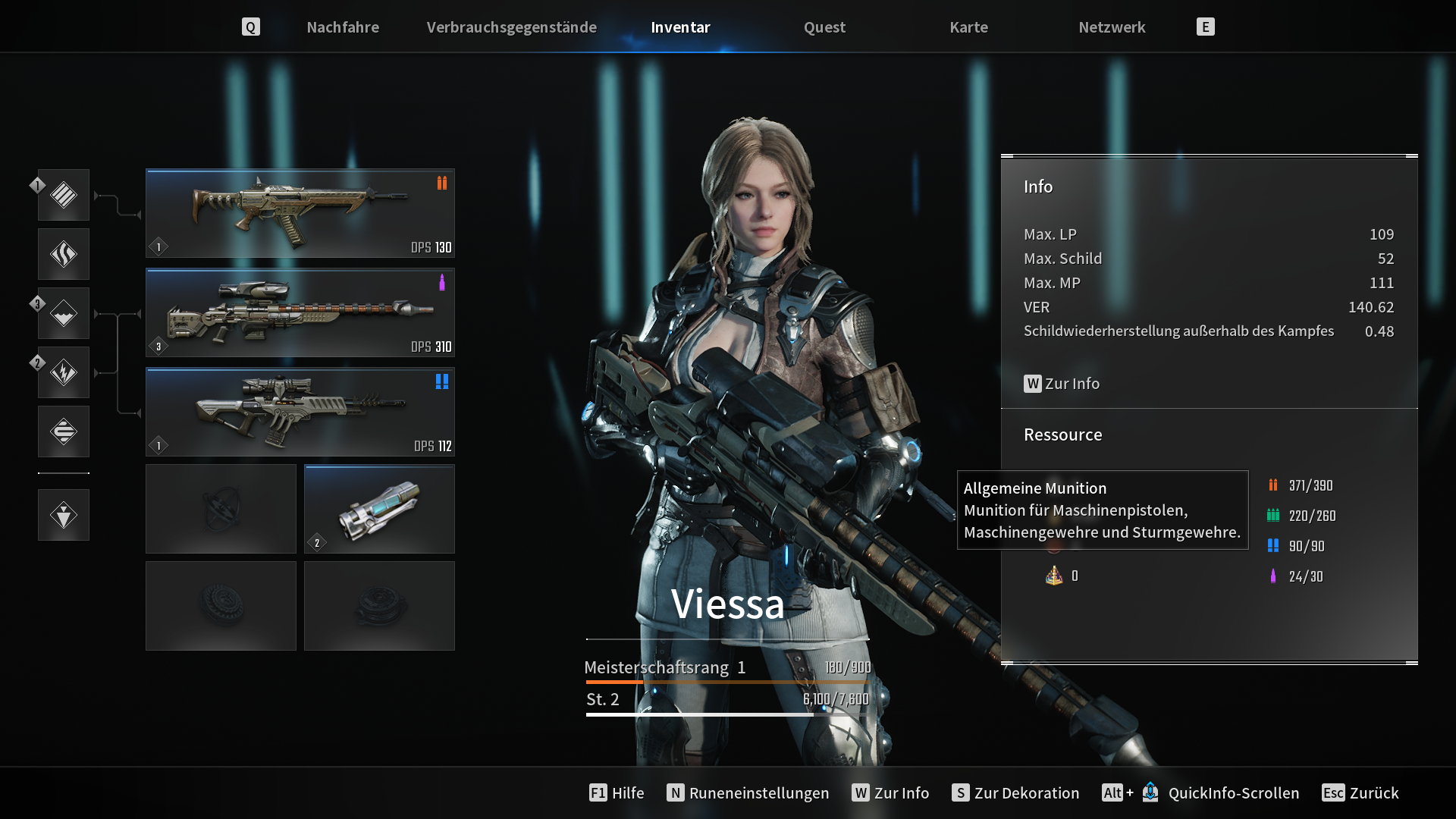1456x819 pixels.
Task: Open the Verbrauchsgegenstände tab
Action: coord(511,27)
